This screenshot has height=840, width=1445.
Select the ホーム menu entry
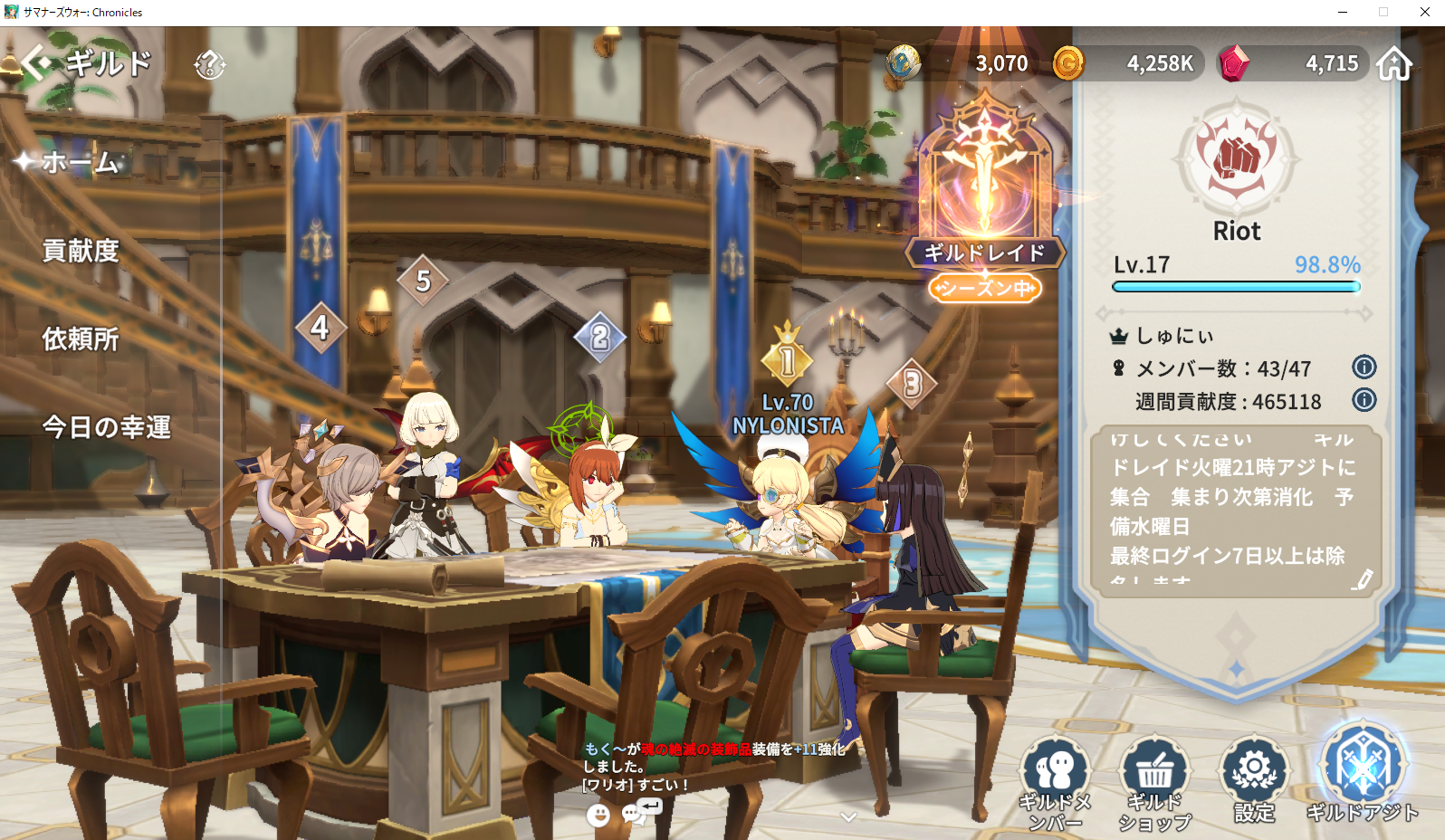coord(80,162)
